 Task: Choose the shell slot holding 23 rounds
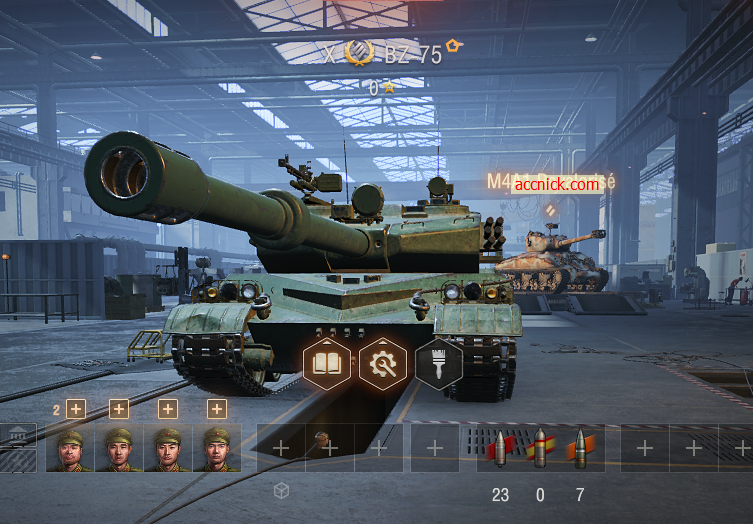pyautogui.click(x=499, y=448)
